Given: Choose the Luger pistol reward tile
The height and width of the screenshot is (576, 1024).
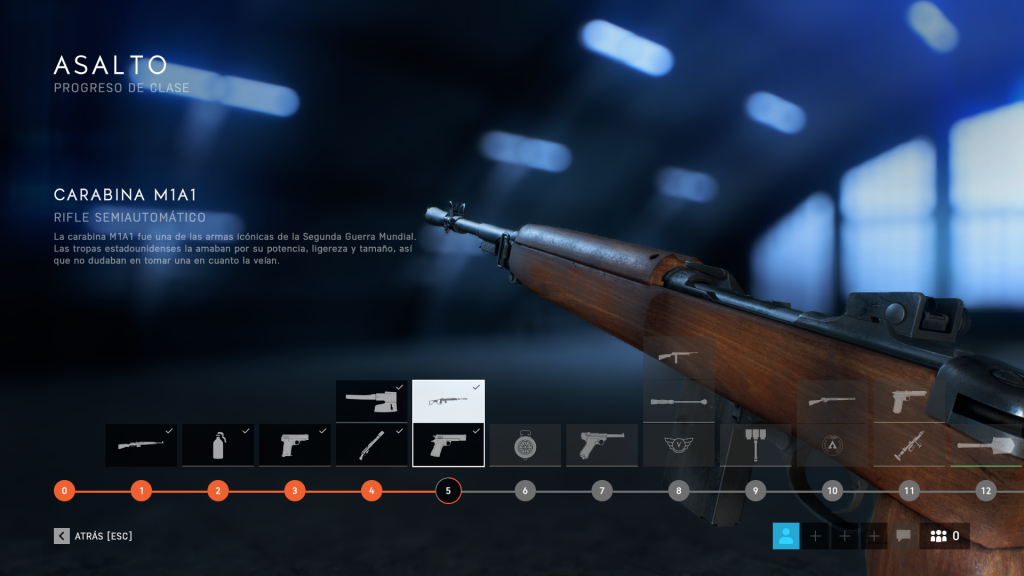Looking at the screenshot, I should 602,445.
